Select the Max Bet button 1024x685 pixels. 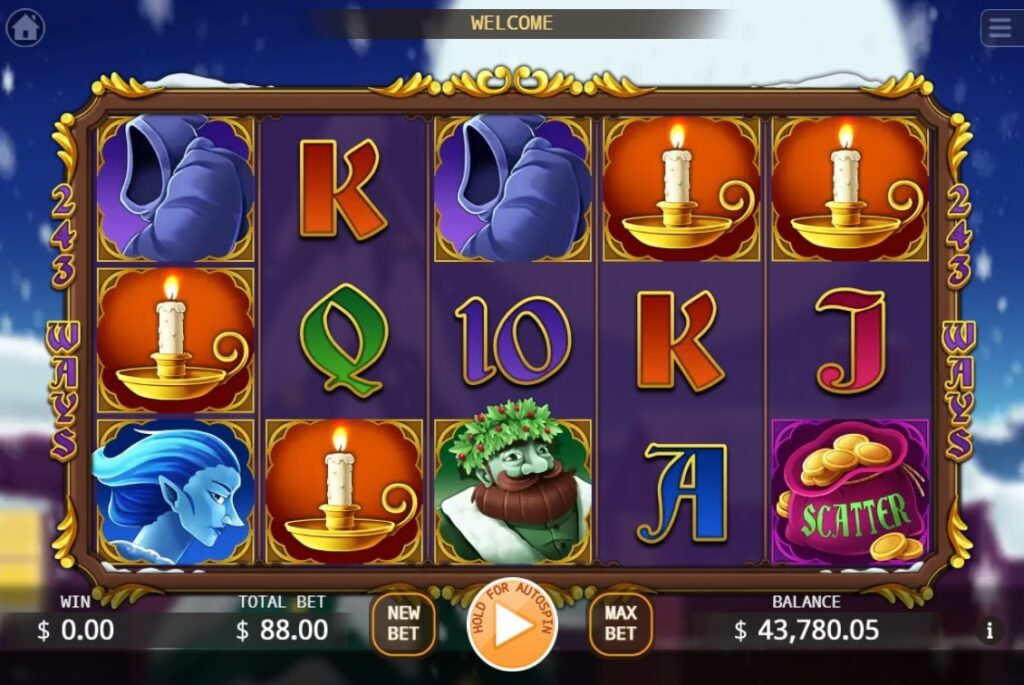coord(620,624)
